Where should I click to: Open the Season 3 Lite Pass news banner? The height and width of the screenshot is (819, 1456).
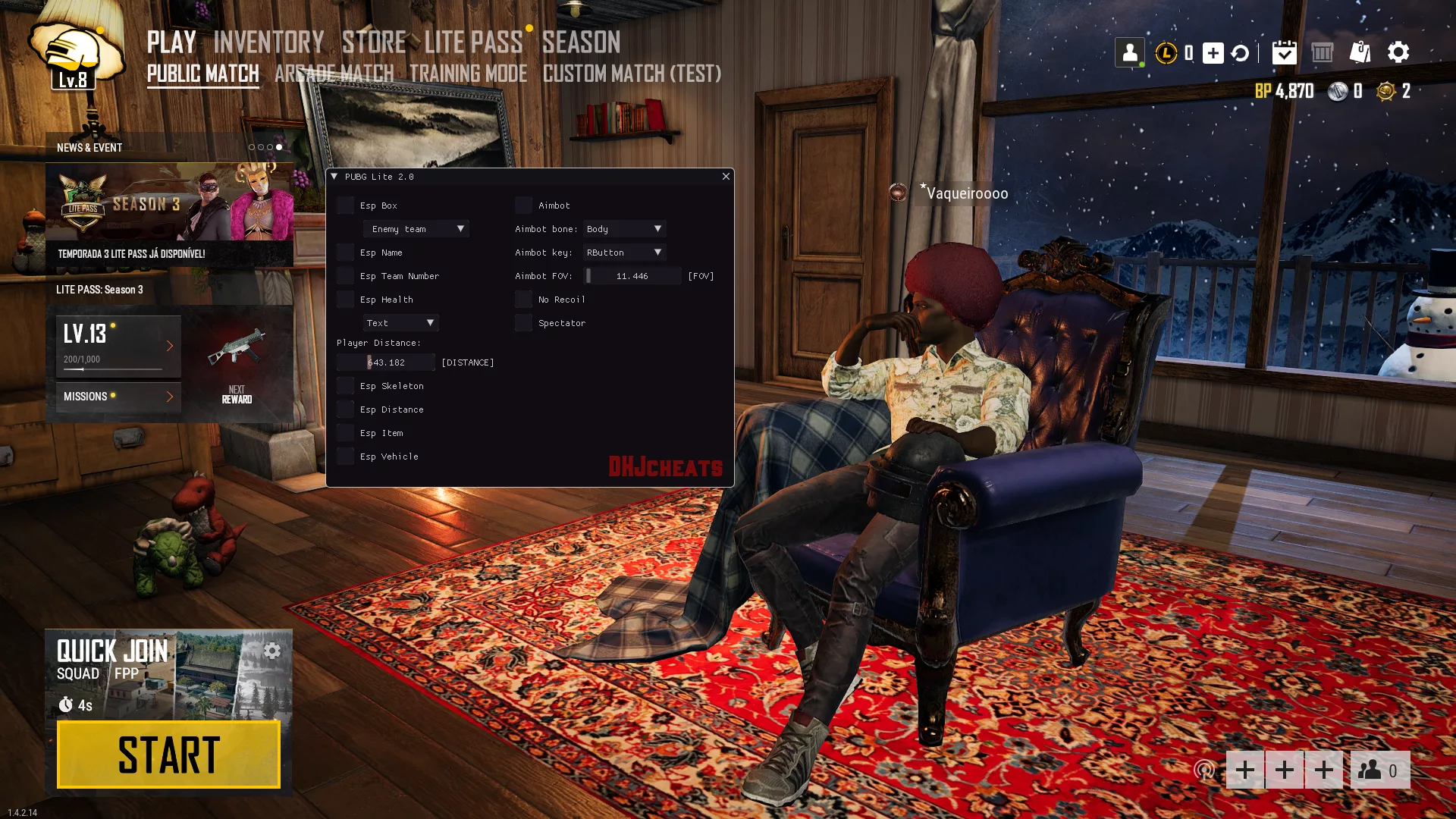[169, 214]
